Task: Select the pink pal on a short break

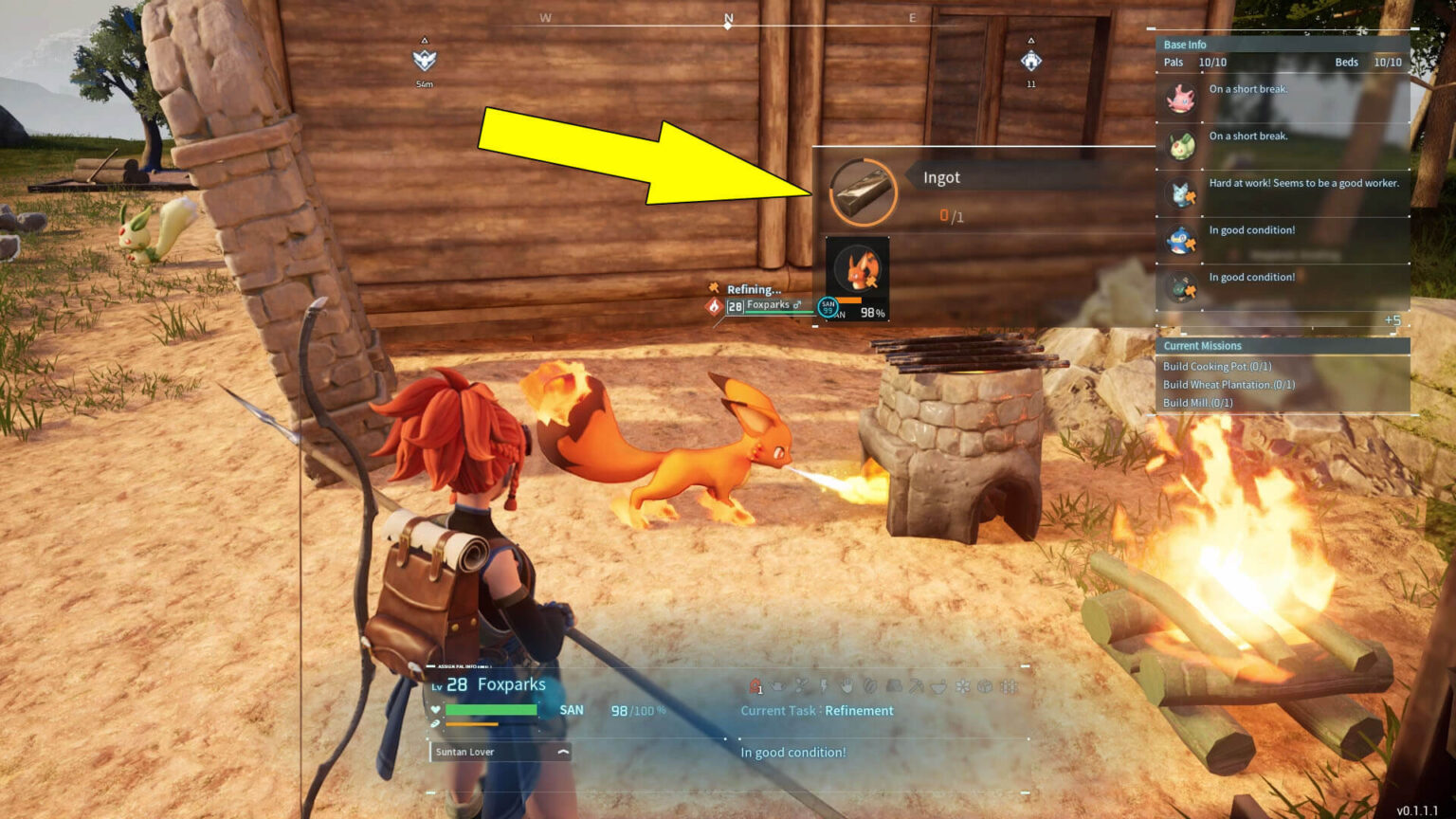Action: 1180,99
